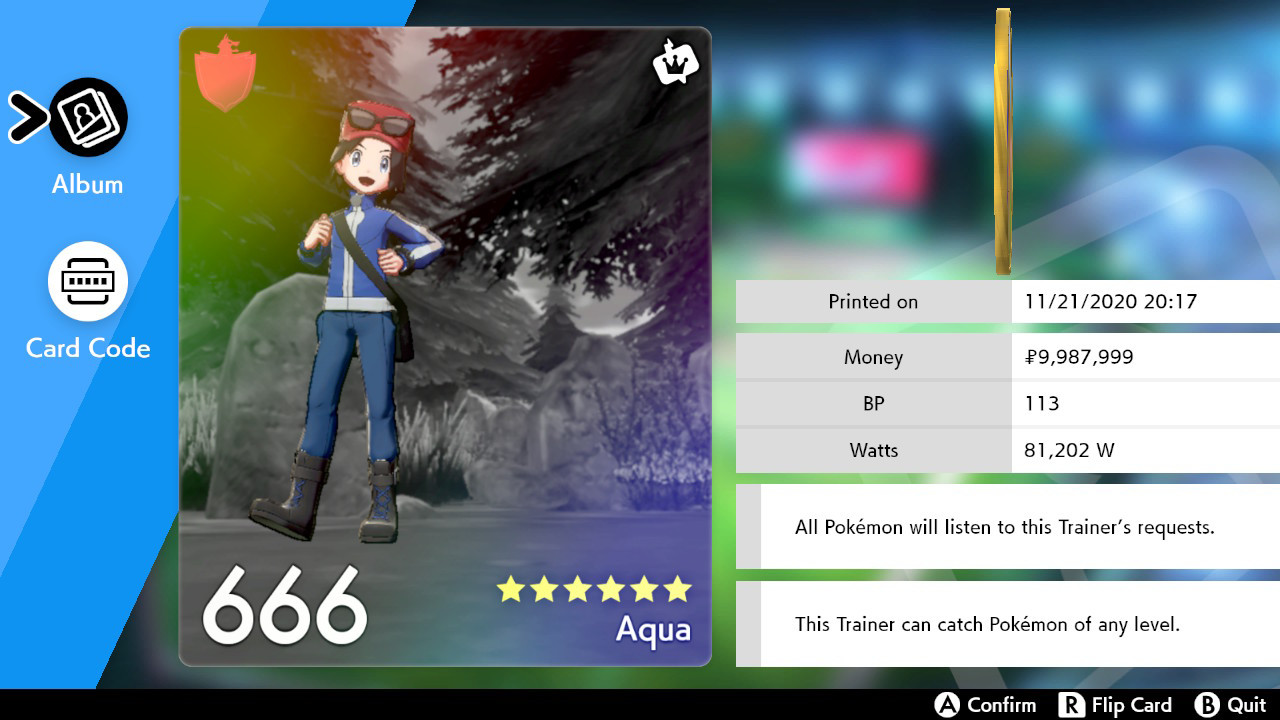
Task: Expand the Money row entry
Action: pyautogui.click(x=872, y=356)
